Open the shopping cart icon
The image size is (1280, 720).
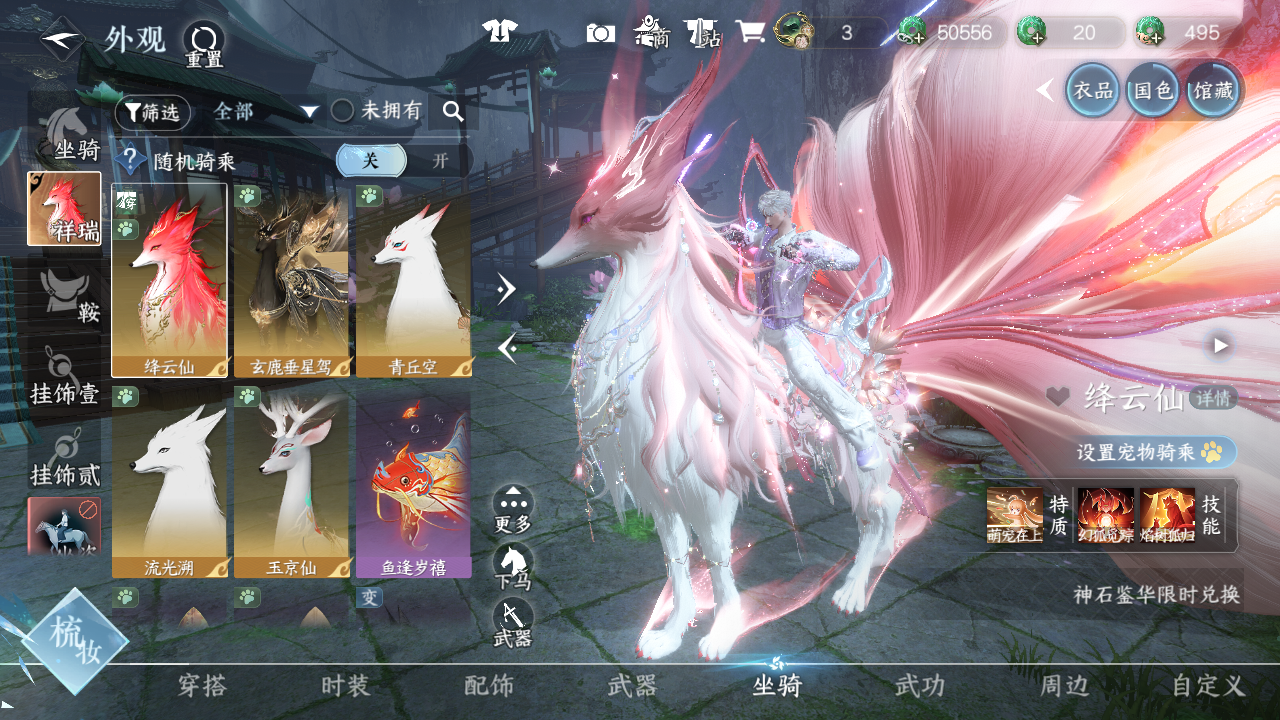coord(750,32)
